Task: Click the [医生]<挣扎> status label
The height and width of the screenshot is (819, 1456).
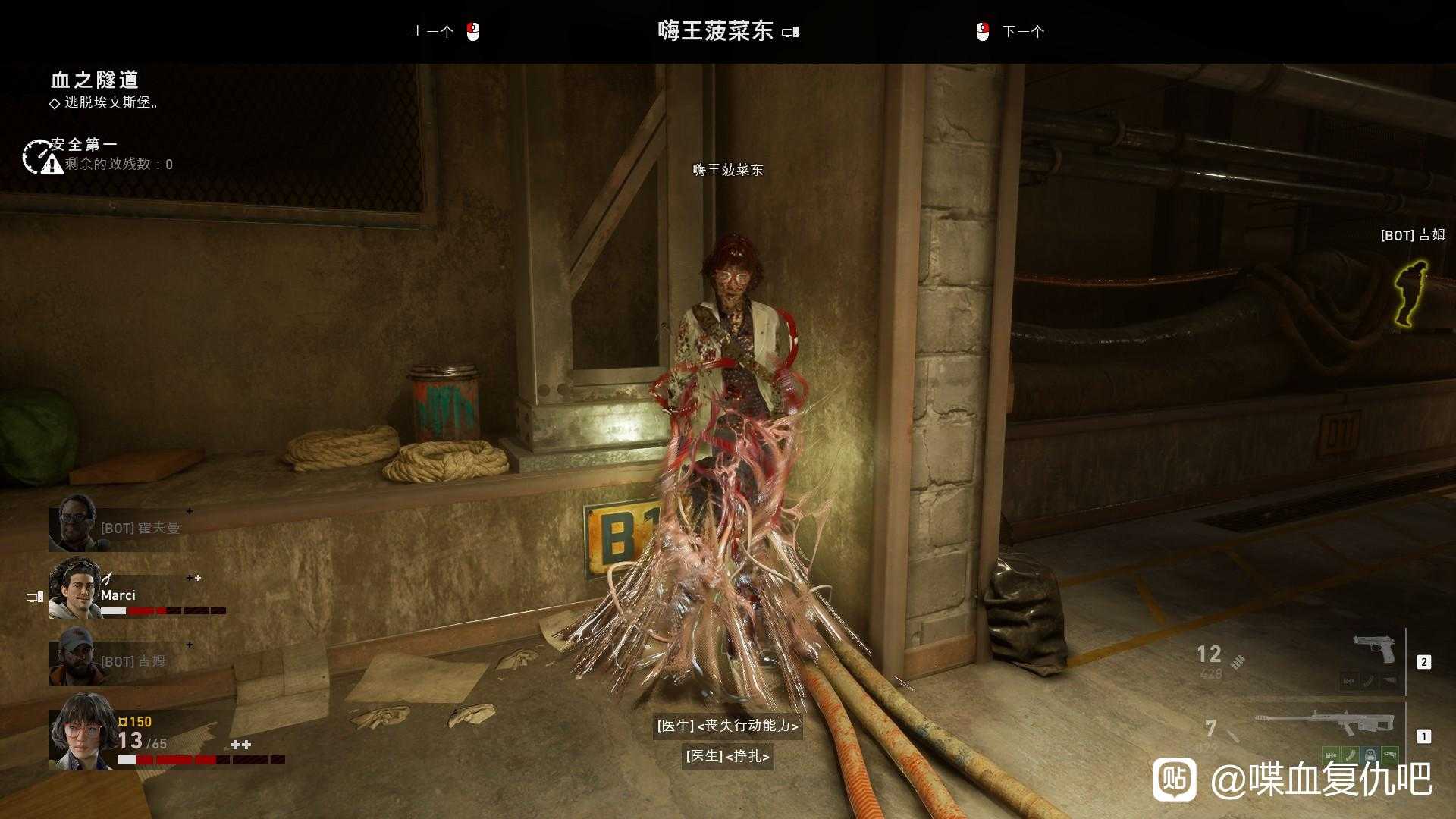Action: (728, 757)
